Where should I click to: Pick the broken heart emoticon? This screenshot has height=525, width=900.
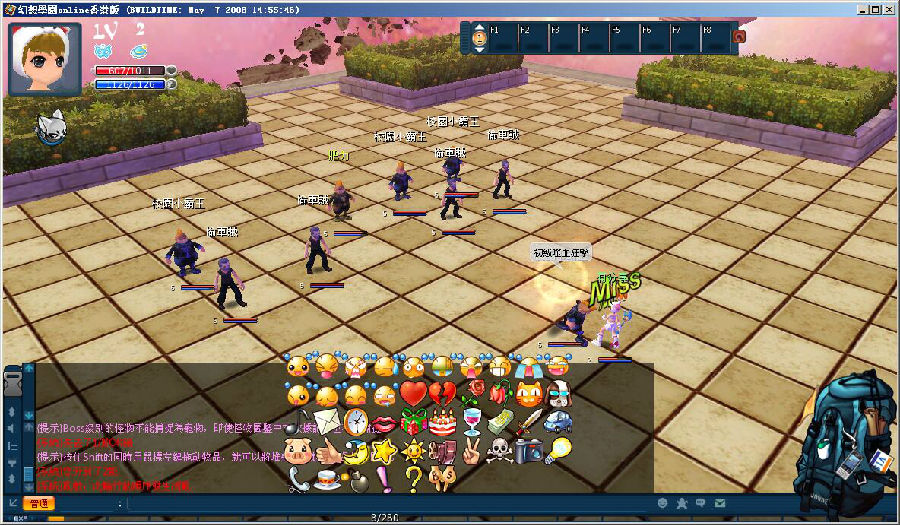(443, 394)
